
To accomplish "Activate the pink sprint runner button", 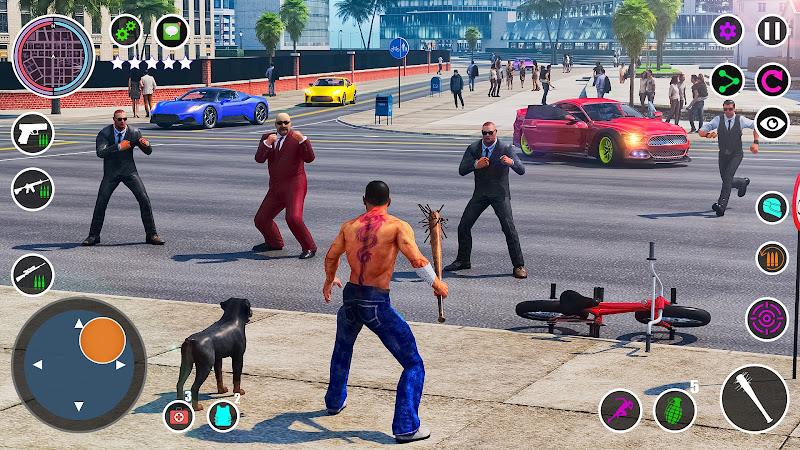I will pos(620,410).
